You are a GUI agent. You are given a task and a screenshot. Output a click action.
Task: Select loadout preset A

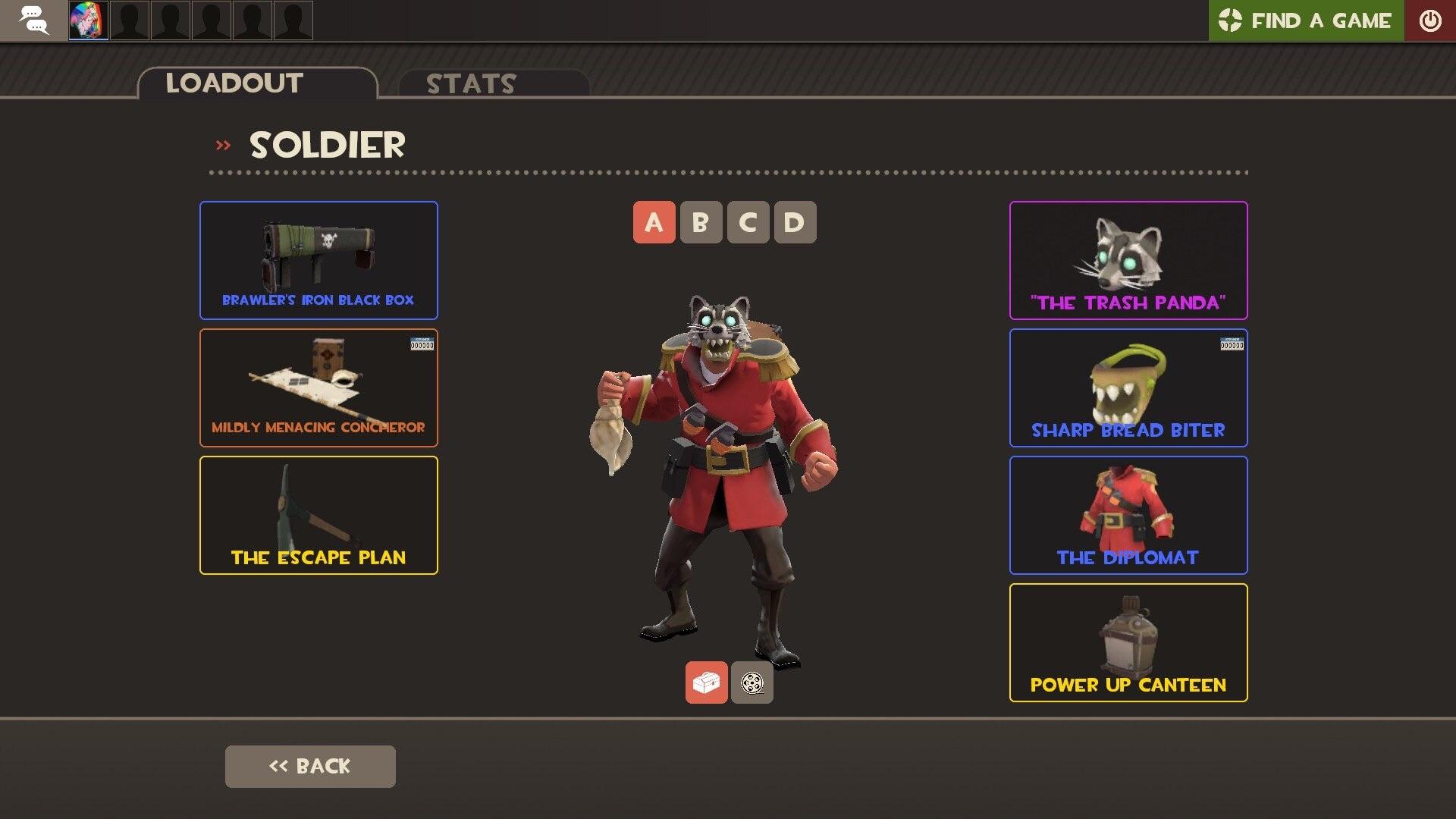652,222
